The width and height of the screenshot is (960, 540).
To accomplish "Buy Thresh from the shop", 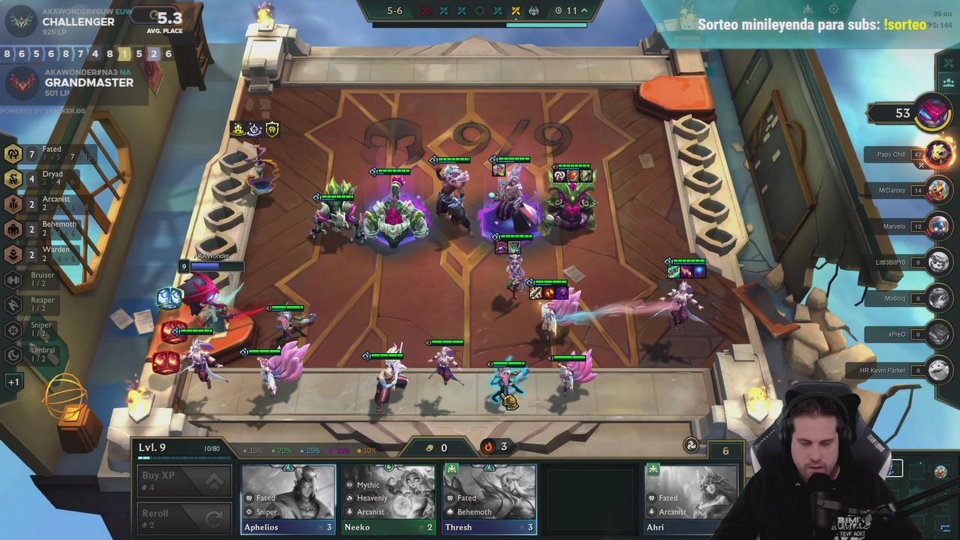I will coord(489,498).
